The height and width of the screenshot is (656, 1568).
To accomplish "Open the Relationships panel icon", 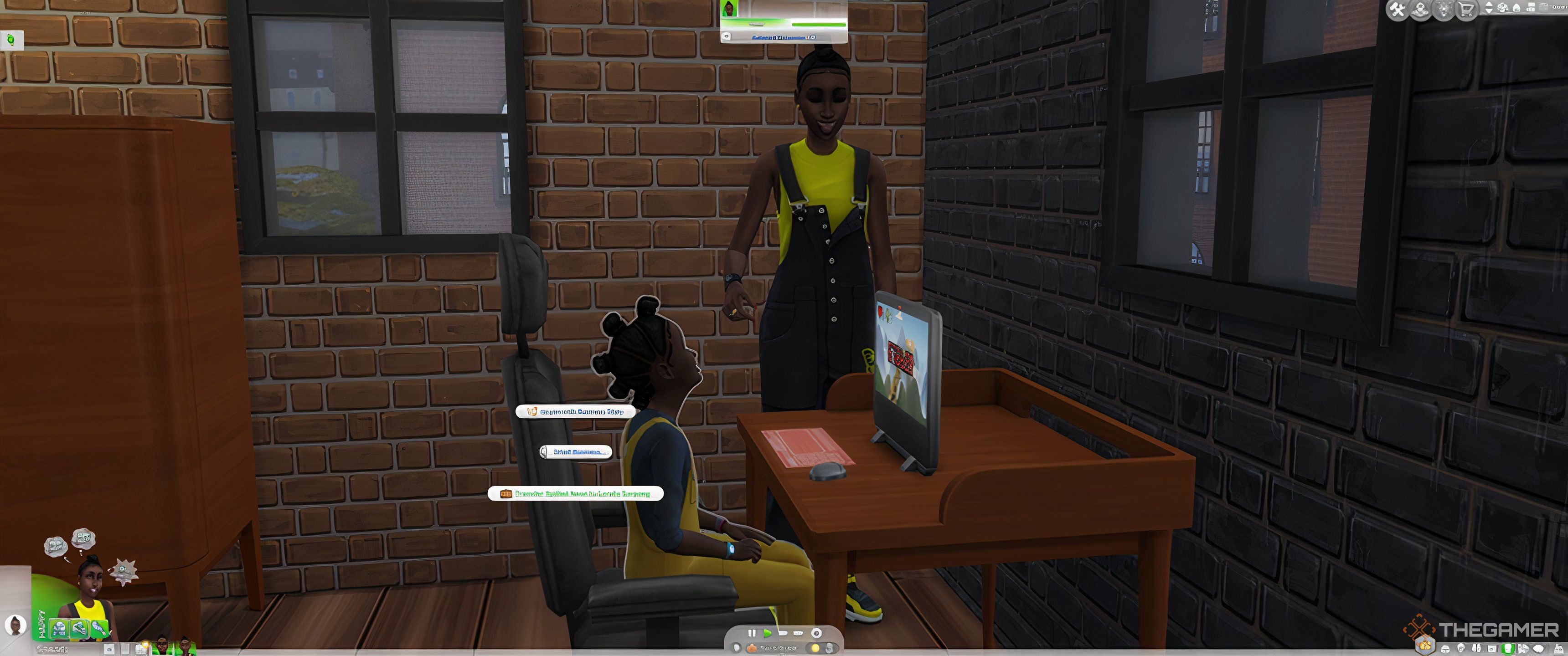I will [x=1477, y=649].
